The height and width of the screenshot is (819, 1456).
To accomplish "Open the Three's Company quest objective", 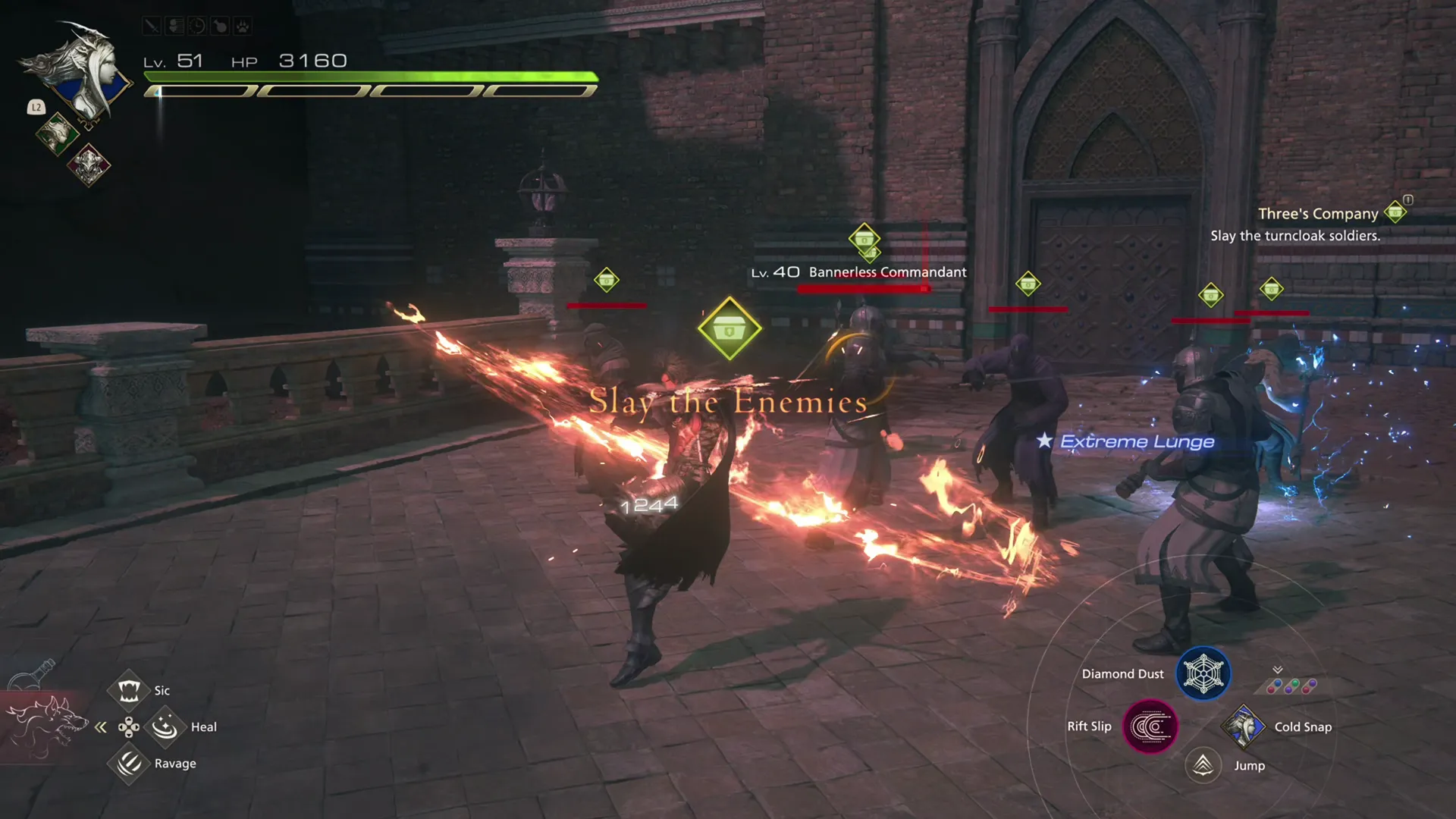I will 1317,214.
